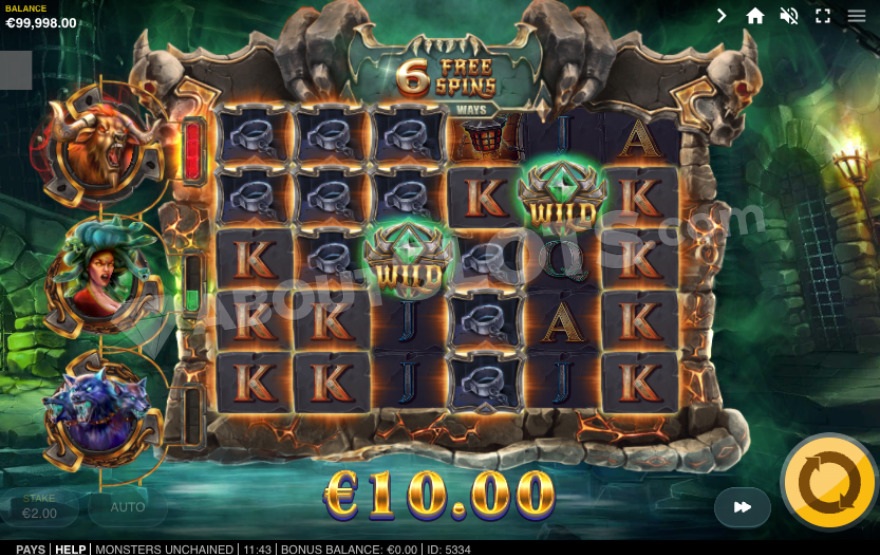Unmute the game sound
Image resolution: width=880 pixels, height=555 pixels.
pyautogui.click(x=789, y=16)
